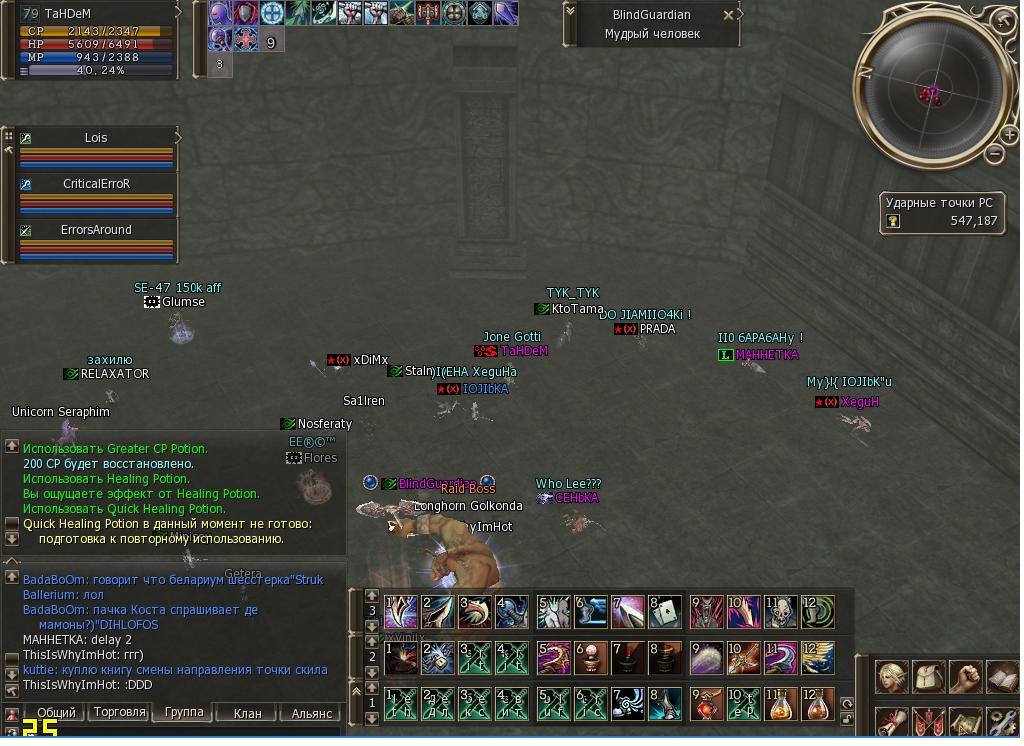1024x746 pixels.
Task: Use the playing cards skill in slot 8
Action: click(665, 611)
